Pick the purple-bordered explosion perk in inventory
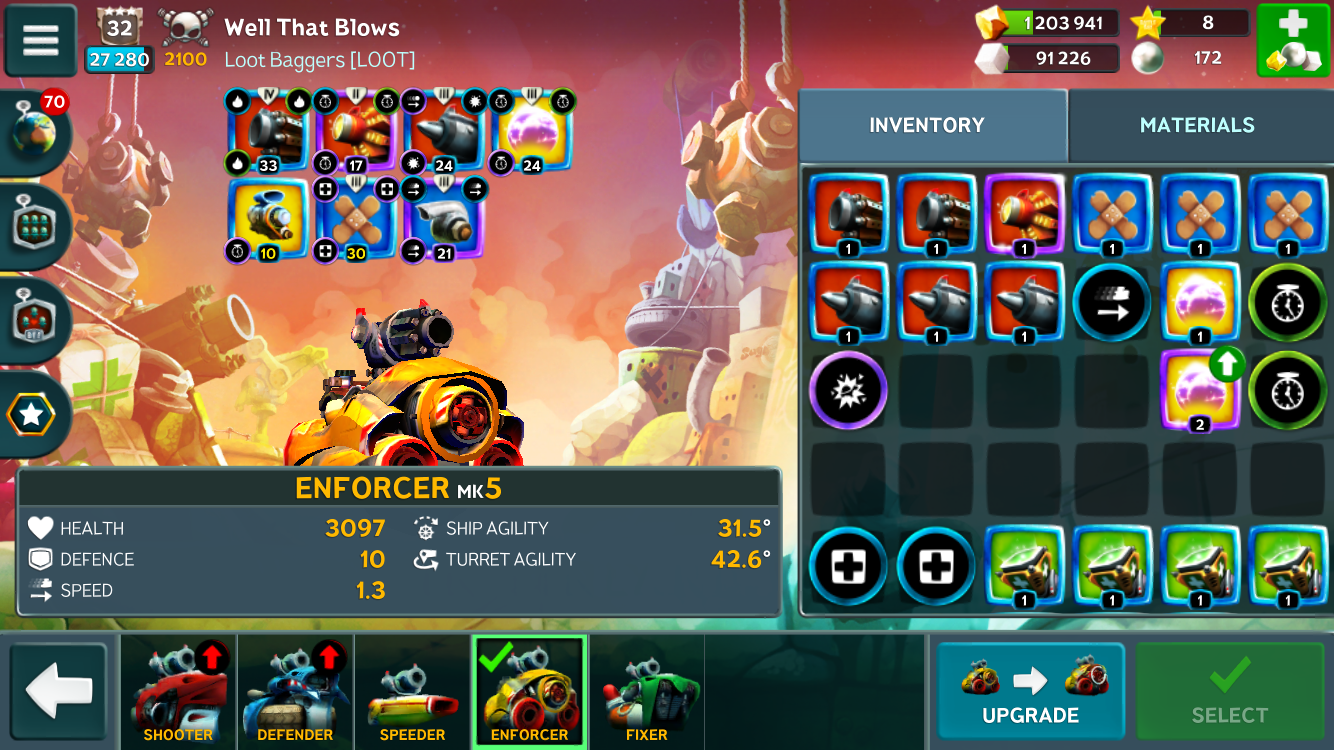This screenshot has height=750, width=1334. pyautogui.click(x=847, y=391)
